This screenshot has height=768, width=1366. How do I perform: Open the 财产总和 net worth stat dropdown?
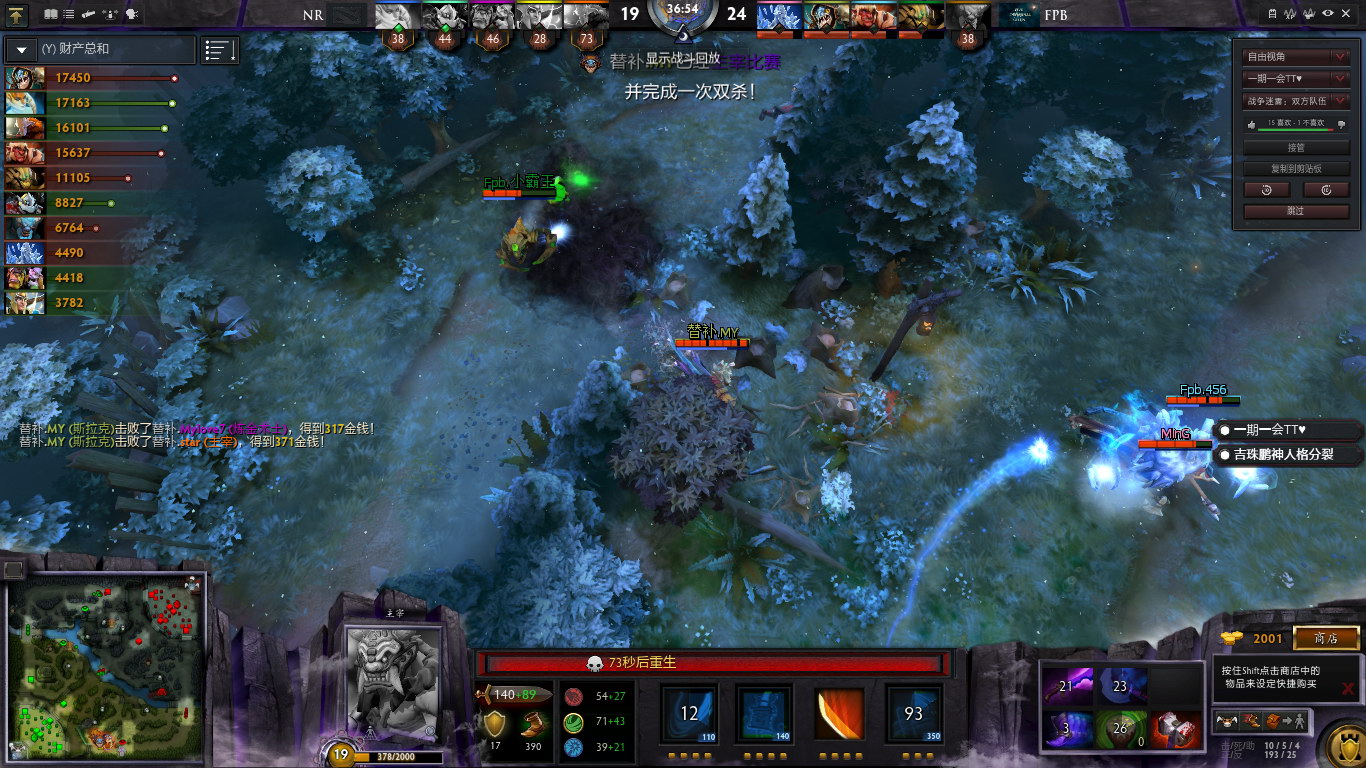coord(22,49)
